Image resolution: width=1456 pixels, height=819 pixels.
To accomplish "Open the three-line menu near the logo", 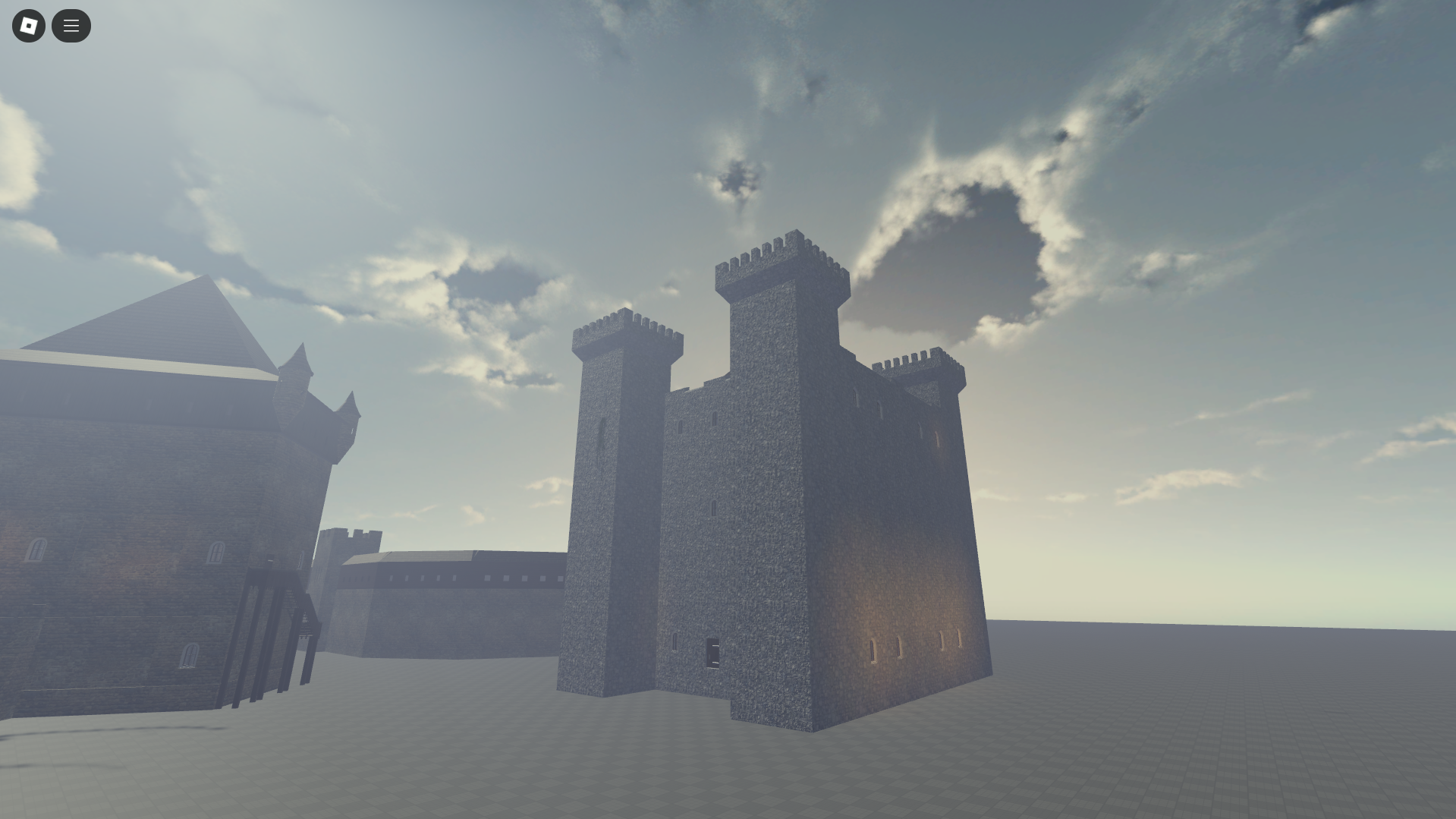I will (71, 25).
